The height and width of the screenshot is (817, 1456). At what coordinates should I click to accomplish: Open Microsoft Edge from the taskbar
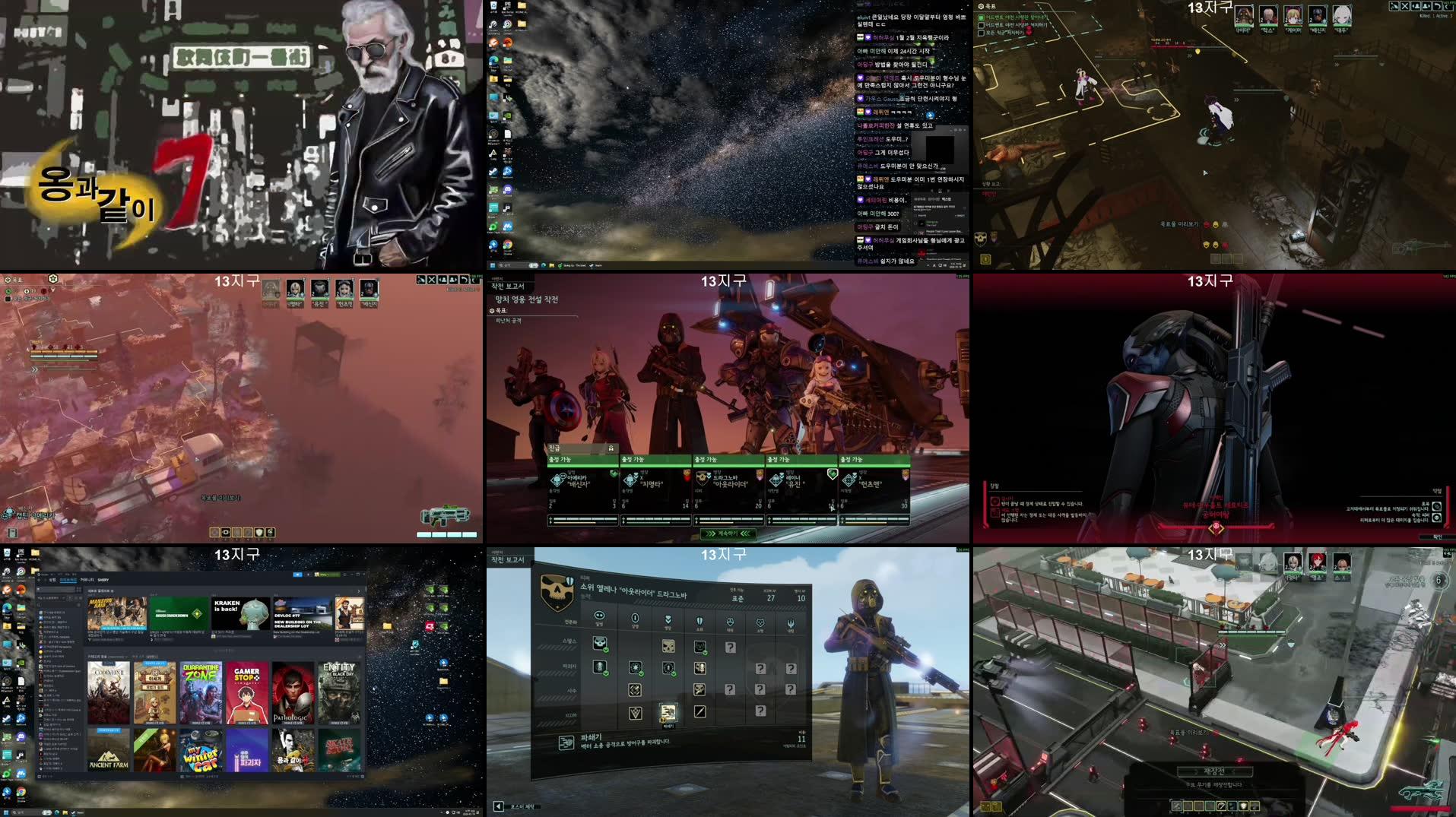(x=58, y=812)
